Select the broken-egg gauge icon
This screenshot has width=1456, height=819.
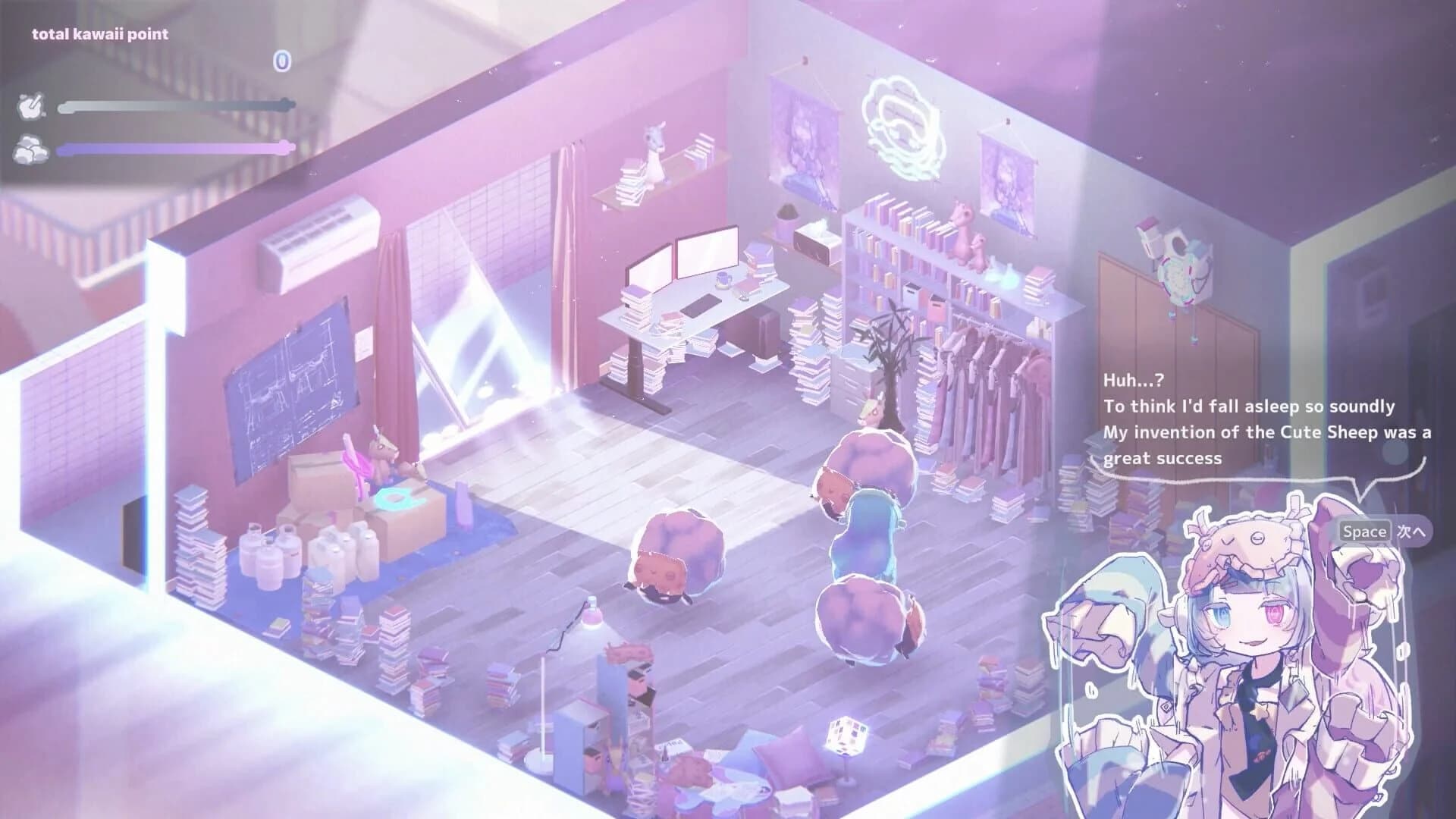tap(30, 107)
